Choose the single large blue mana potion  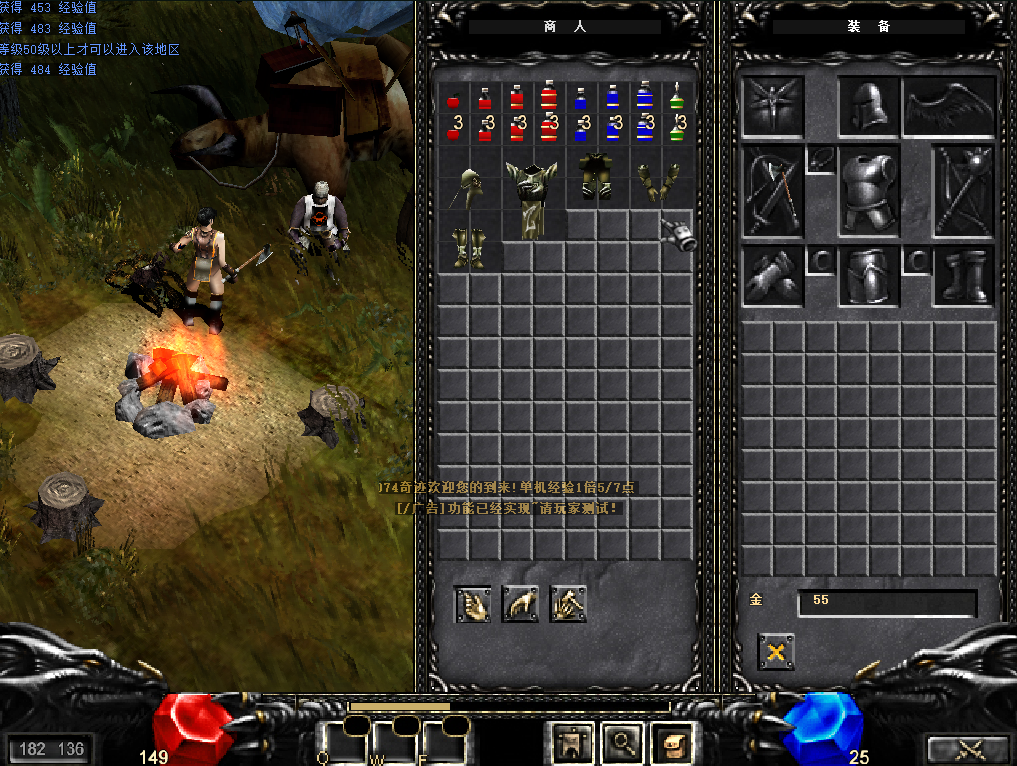click(644, 97)
